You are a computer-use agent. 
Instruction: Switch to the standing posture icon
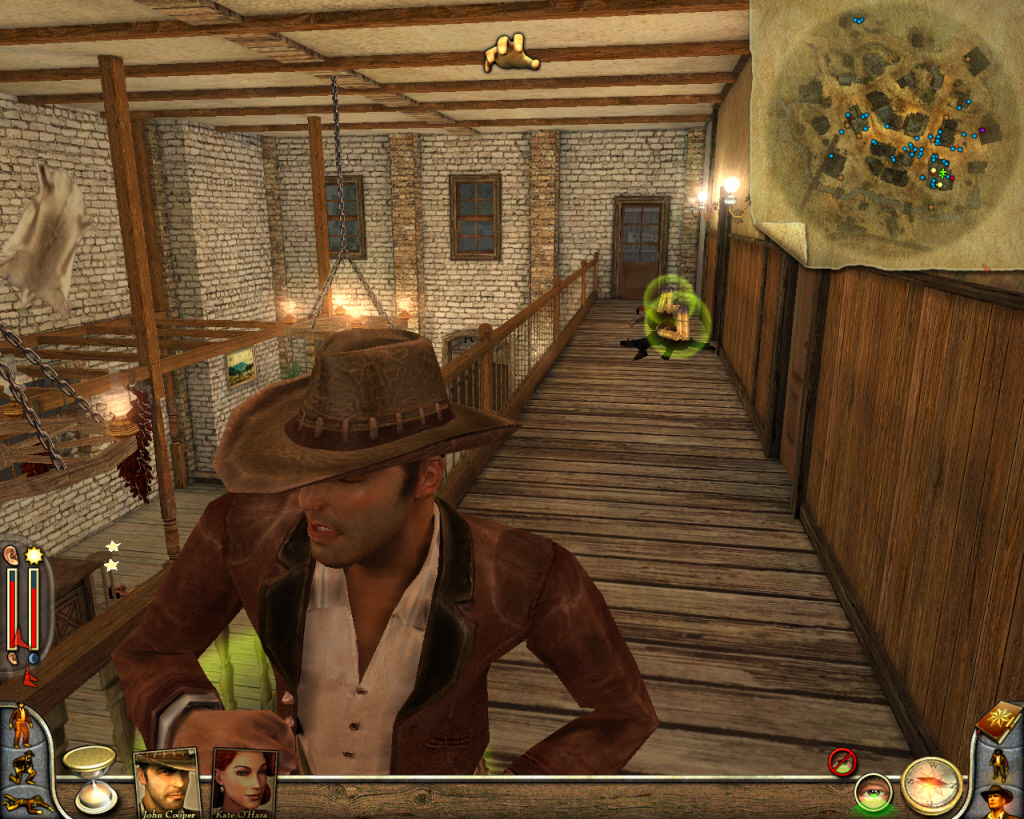pyautogui.click(x=21, y=724)
